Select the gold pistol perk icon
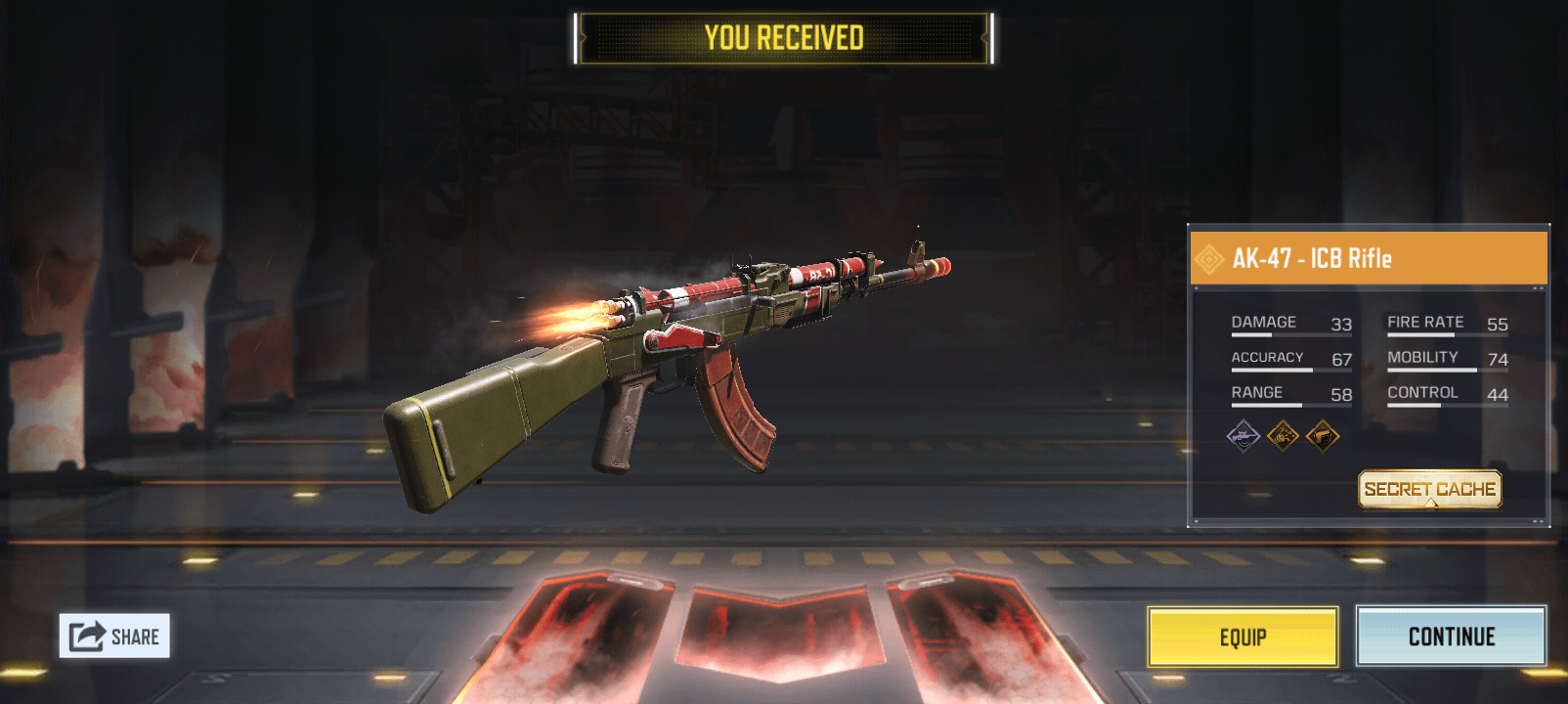 pos(1323,436)
